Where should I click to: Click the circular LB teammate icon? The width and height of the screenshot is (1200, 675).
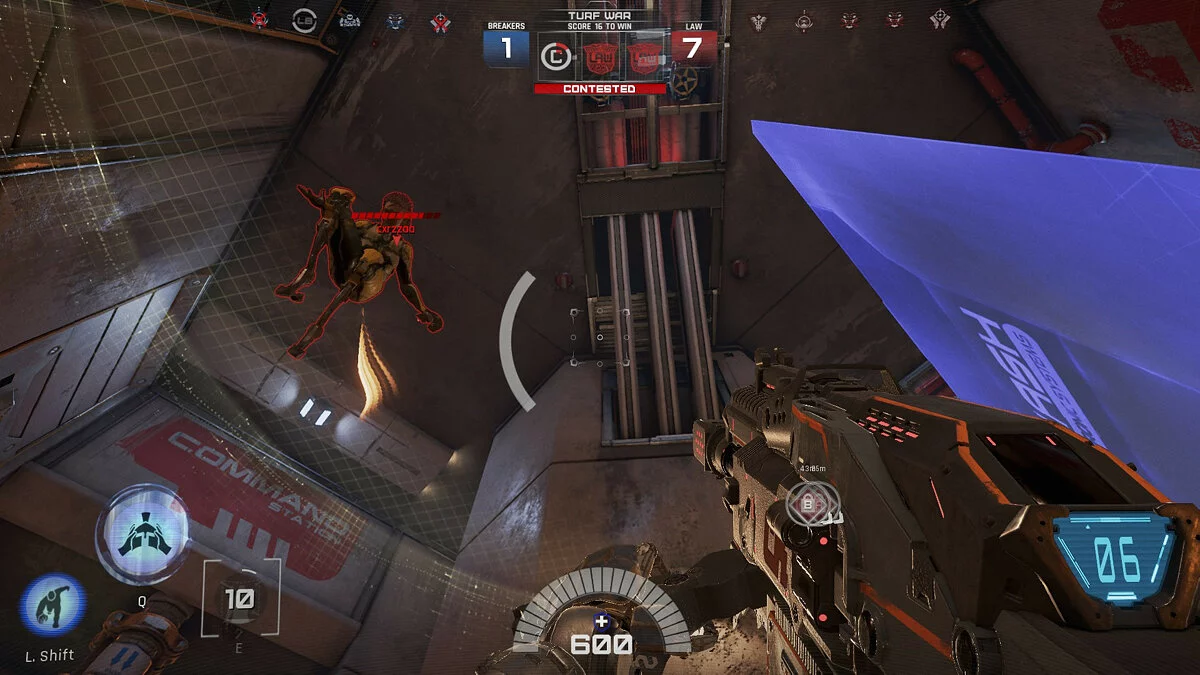click(x=304, y=18)
